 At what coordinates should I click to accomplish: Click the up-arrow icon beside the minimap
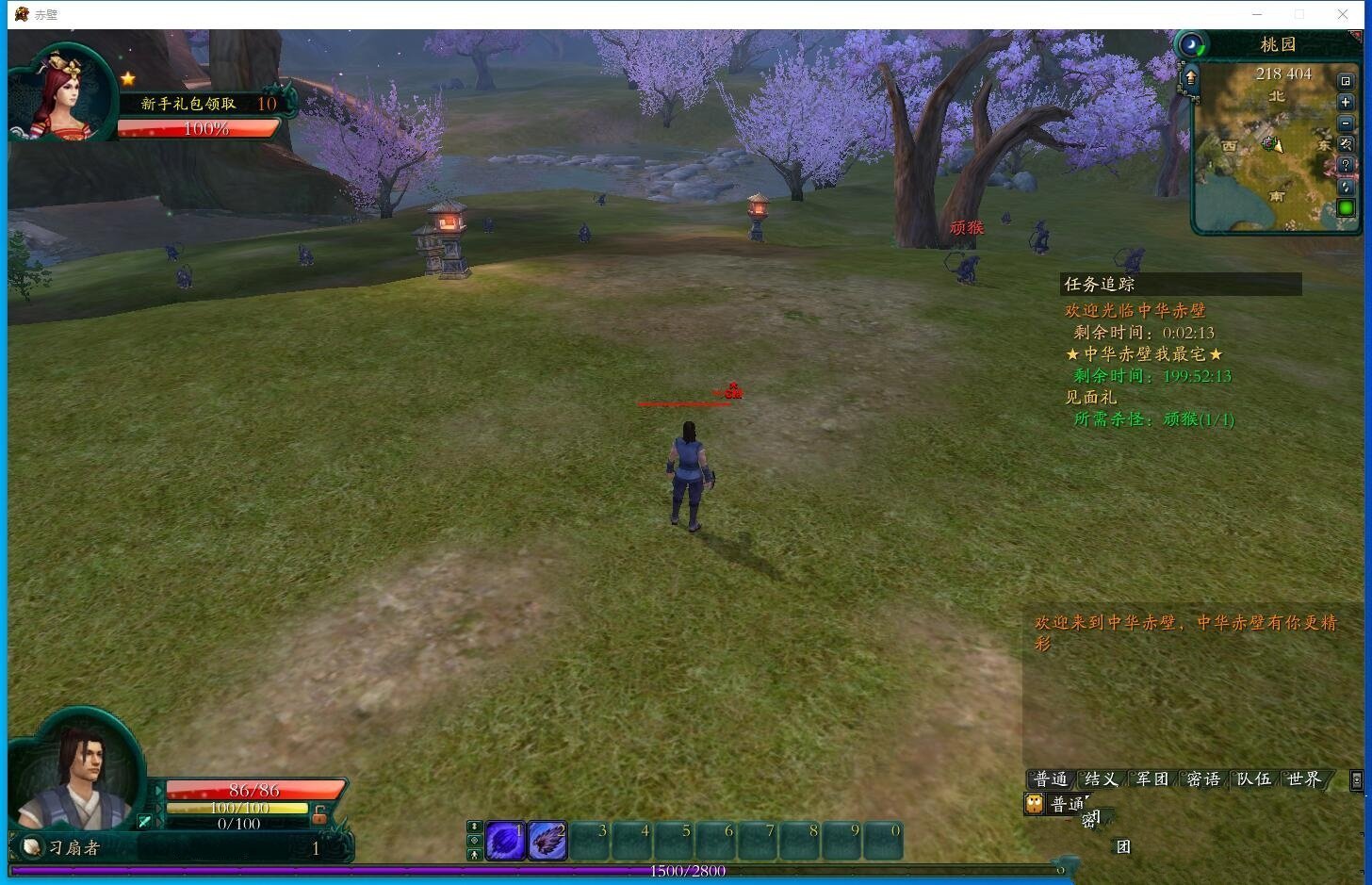(x=1190, y=77)
